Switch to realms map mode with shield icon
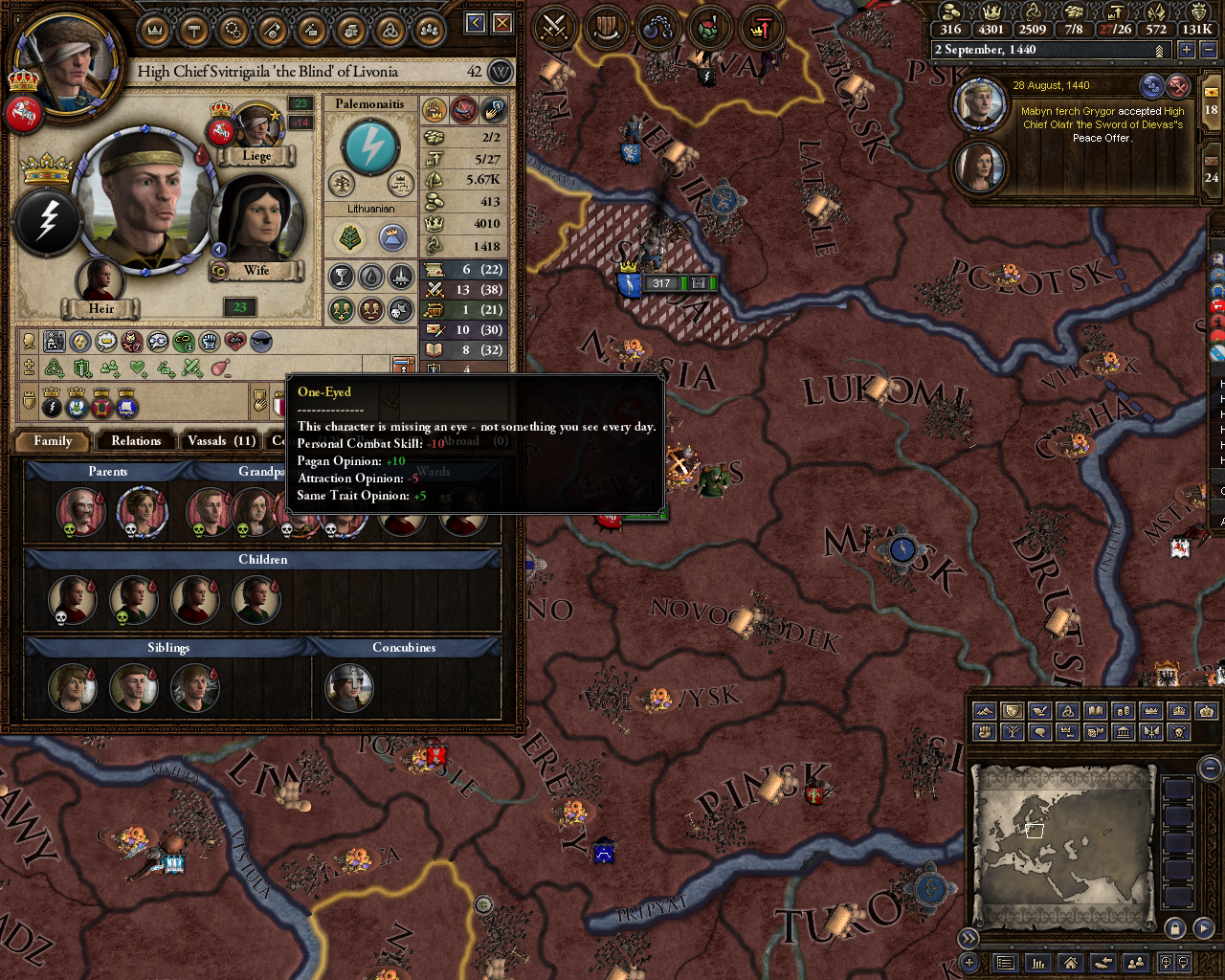 1011,711
